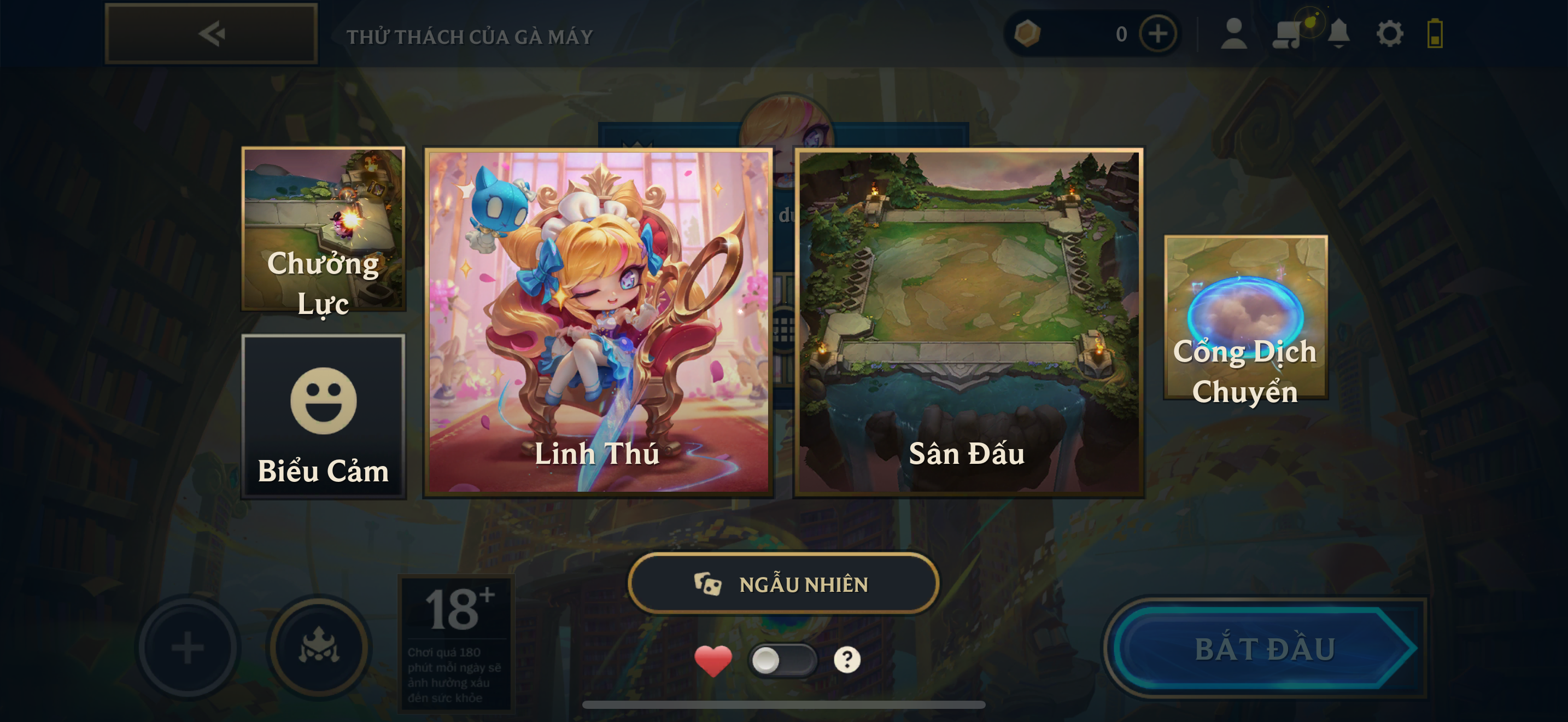This screenshot has height=722, width=1568.
Task: Click the round crown emblem button
Action: (x=319, y=647)
